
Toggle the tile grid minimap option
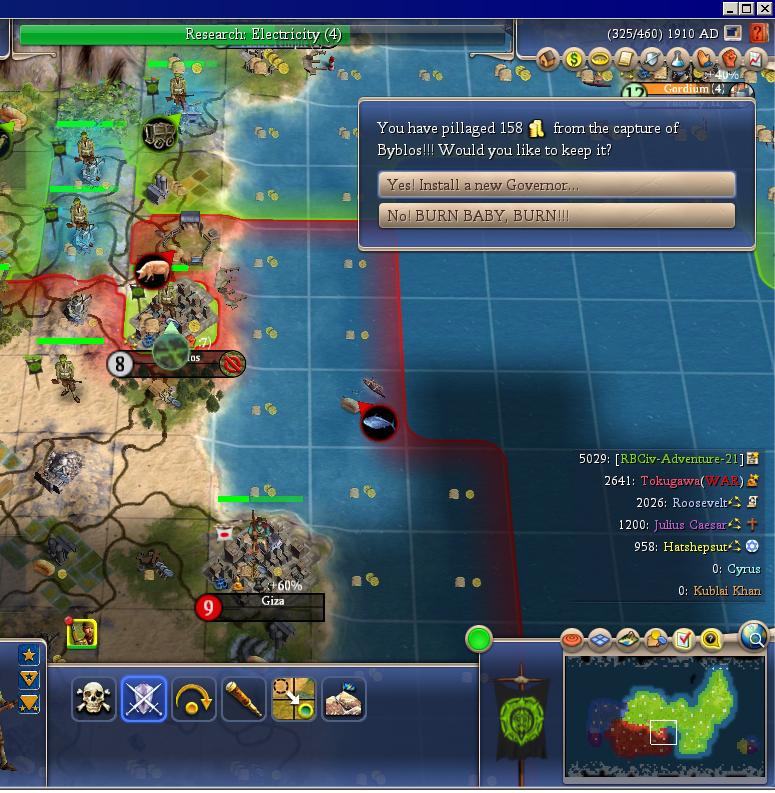(x=599, y=638)
